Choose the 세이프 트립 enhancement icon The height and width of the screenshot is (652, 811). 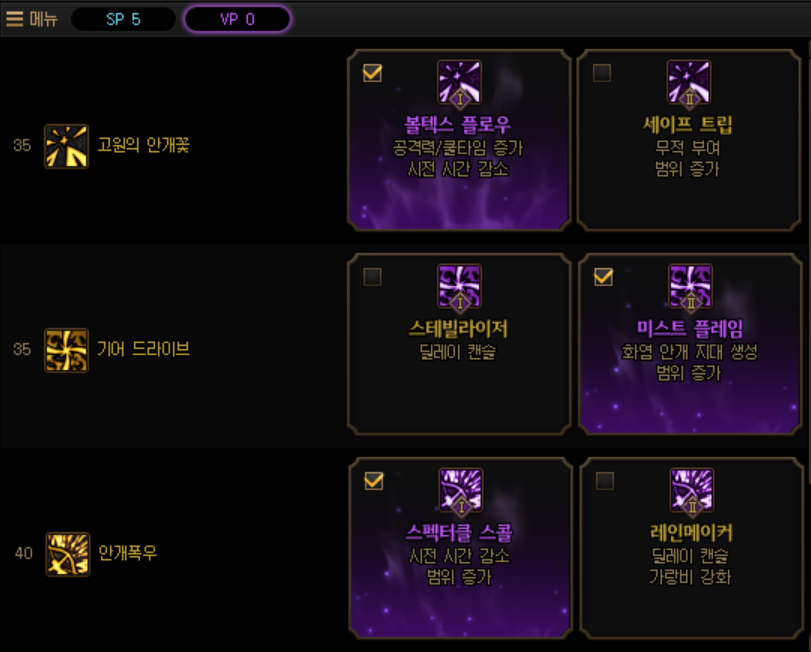click(689, 84)
